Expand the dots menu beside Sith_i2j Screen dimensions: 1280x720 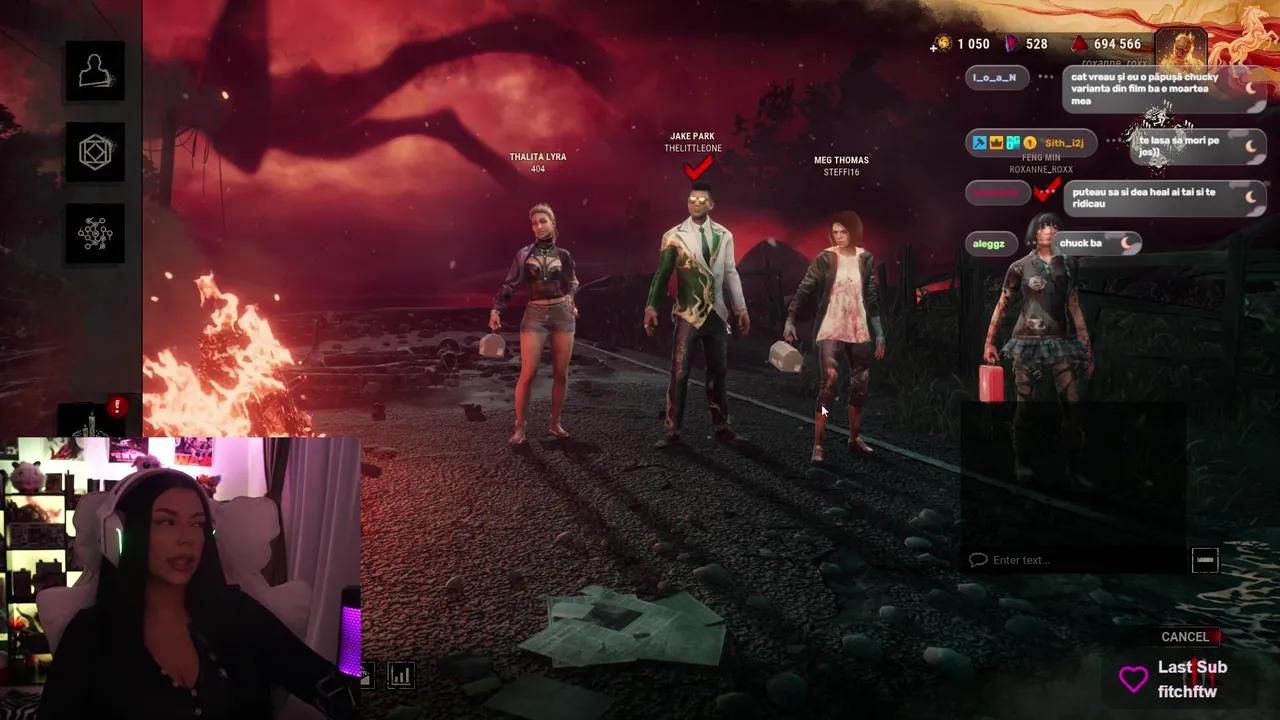tap(1111, 141)
